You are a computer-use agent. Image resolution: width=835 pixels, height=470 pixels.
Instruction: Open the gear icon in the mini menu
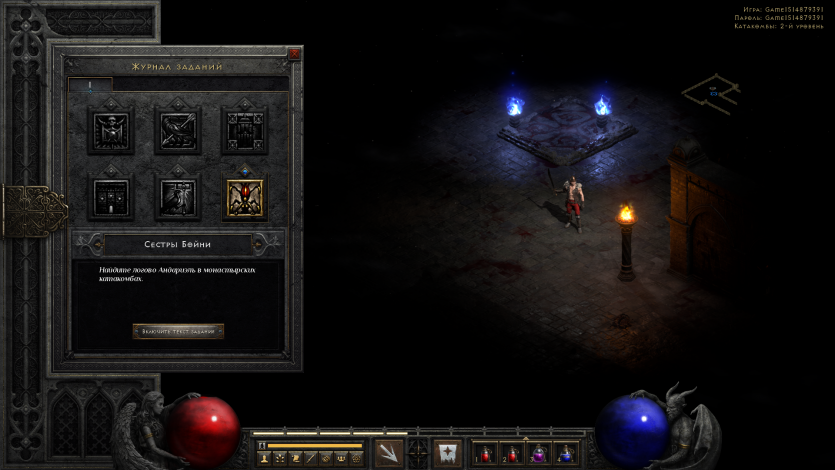pyautogui.click(x=357, y=458)
